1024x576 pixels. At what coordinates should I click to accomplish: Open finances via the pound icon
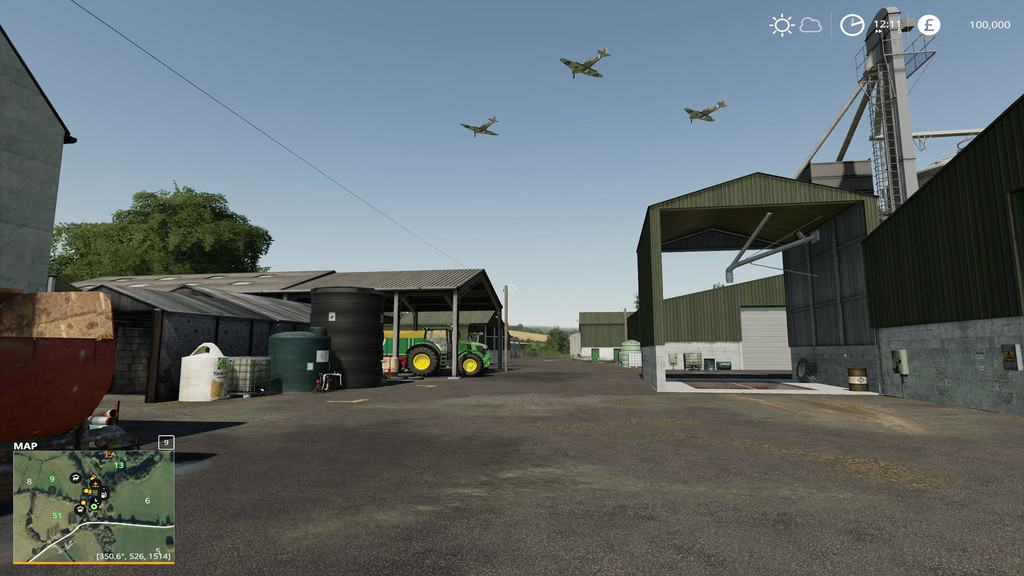click(x=928, y=25)
